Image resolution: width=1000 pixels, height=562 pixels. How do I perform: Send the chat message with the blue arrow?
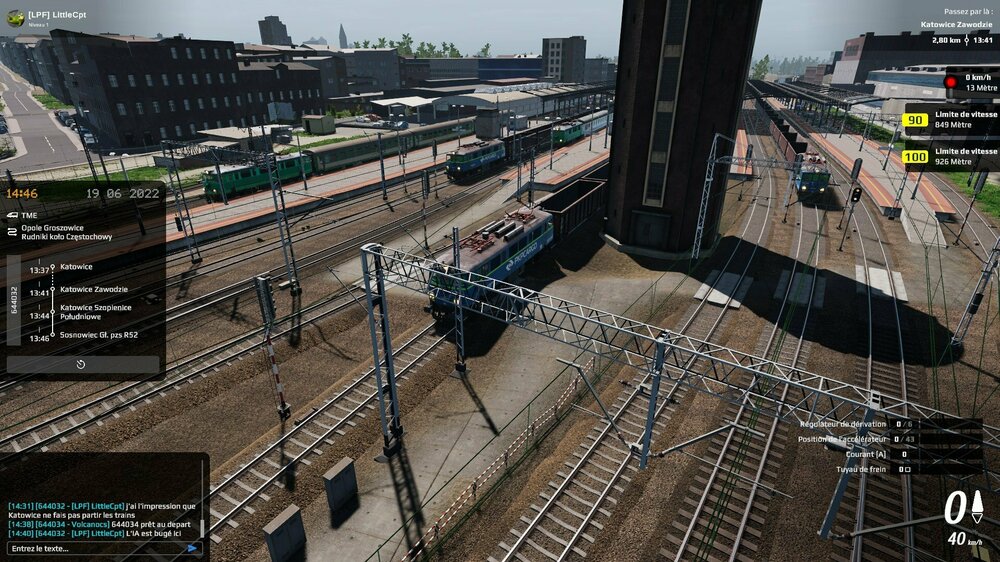(x=192, y=548)
